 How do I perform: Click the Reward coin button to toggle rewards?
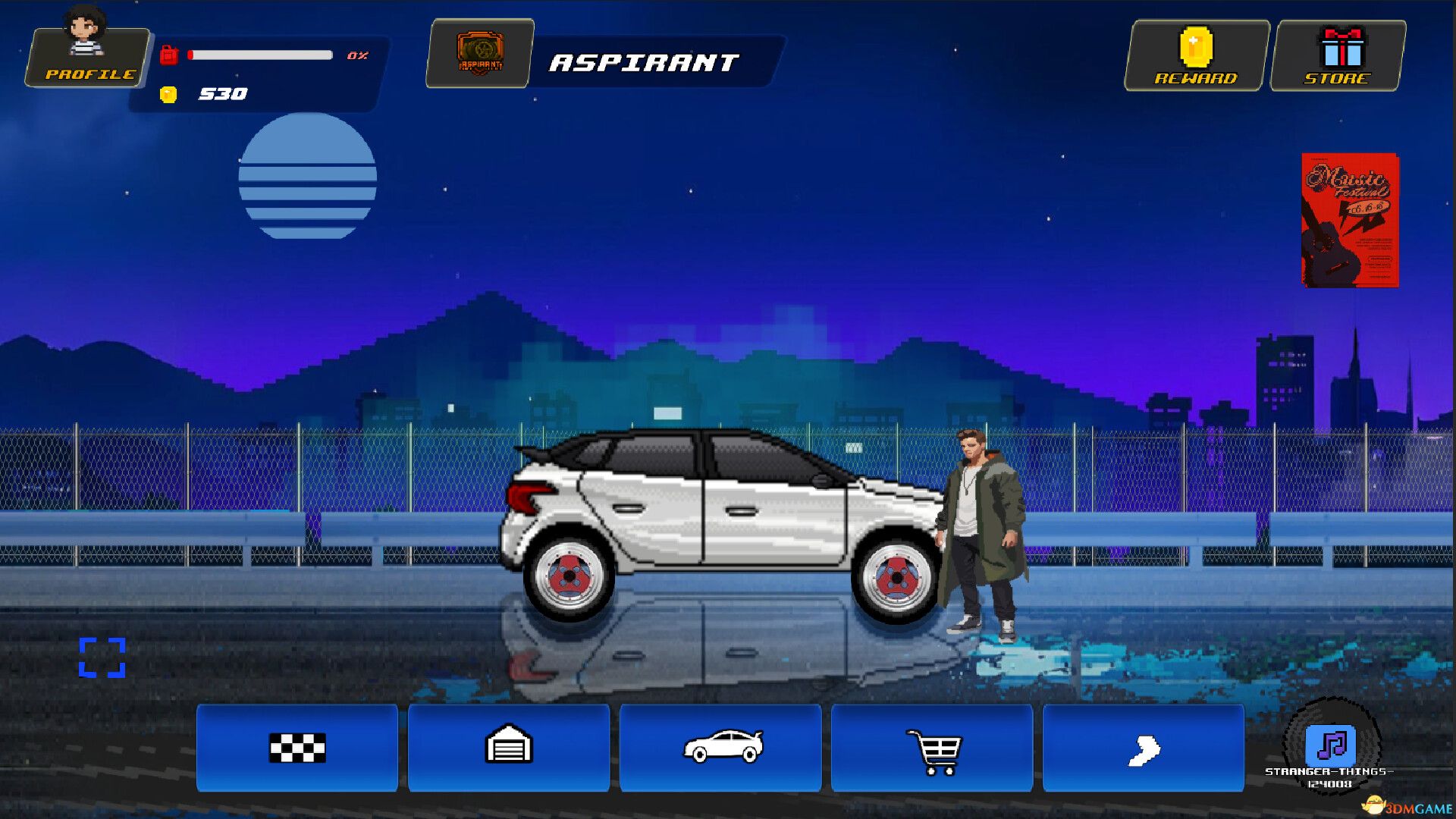click(1194, 53)
